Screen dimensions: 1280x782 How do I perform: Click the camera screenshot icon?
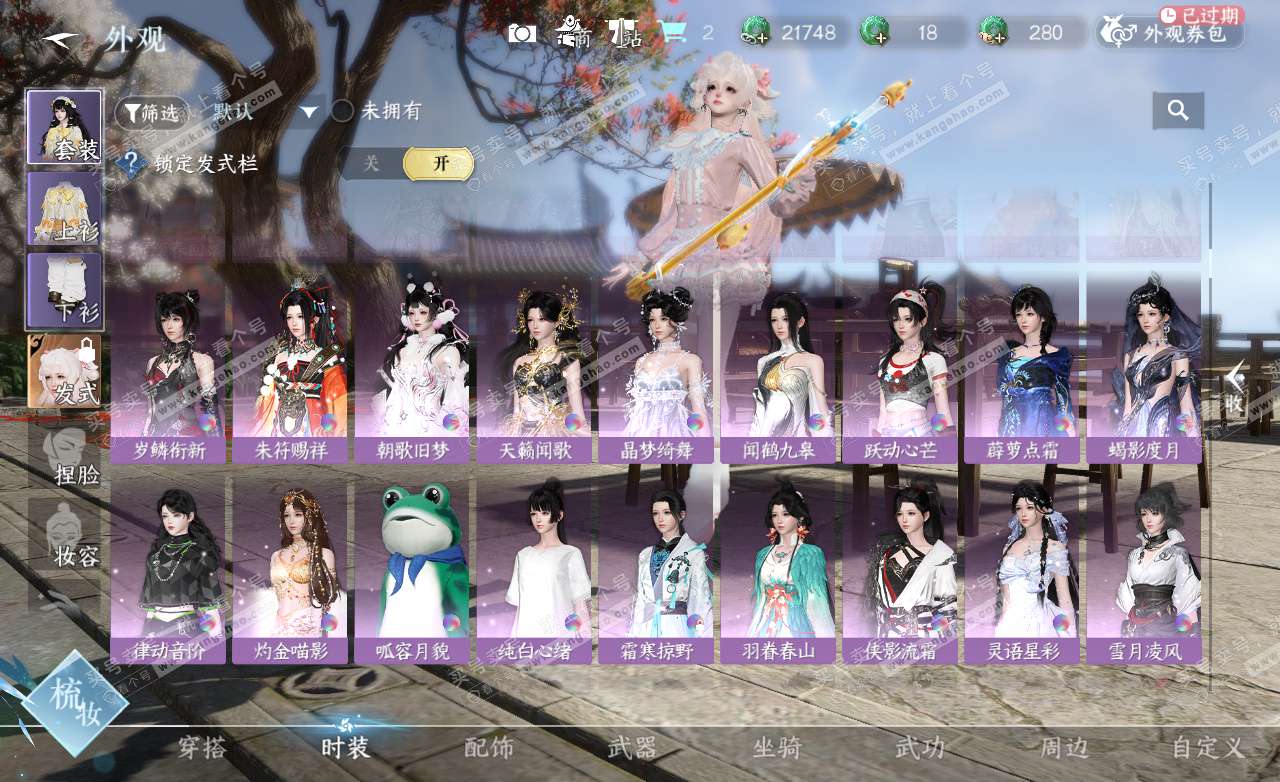tap(521, 33)
